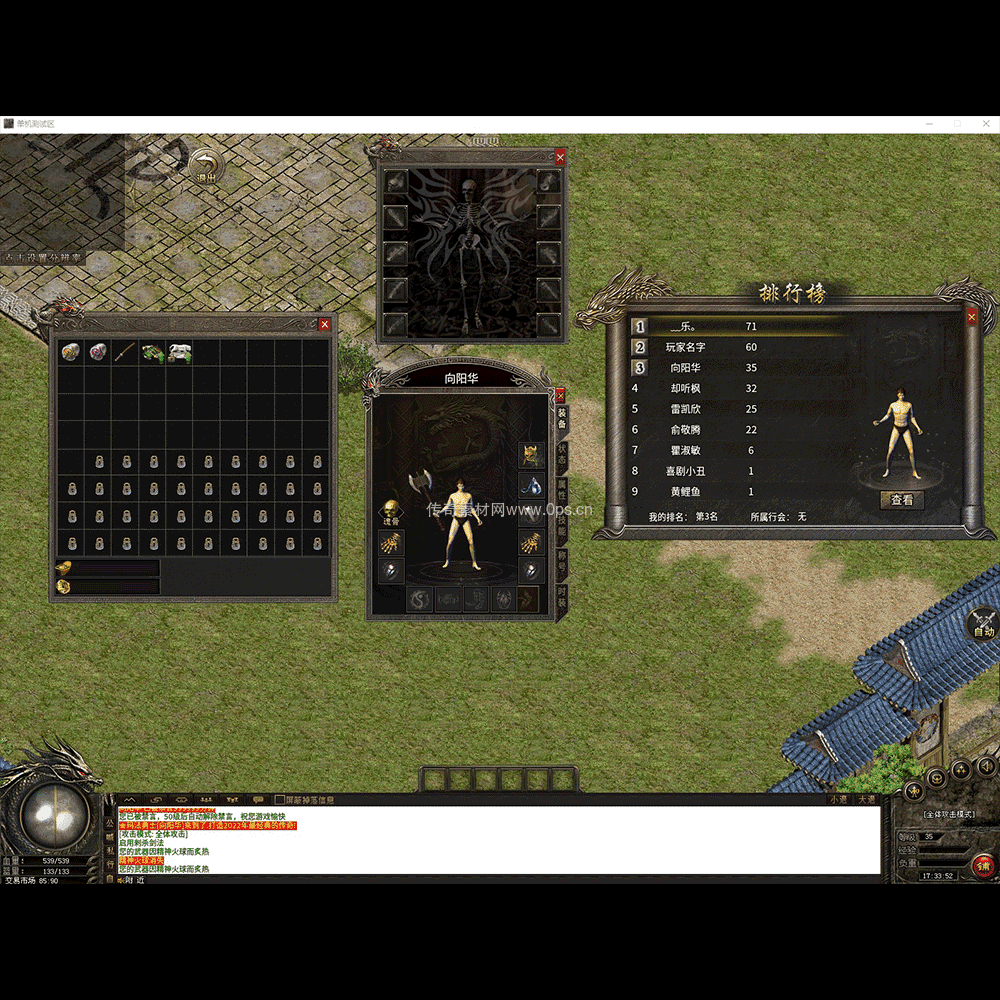The height and width of the screenshot is (1000, 1000).
Task: Click the 查看 button under the ranking preview
Action: pos(901,499)
